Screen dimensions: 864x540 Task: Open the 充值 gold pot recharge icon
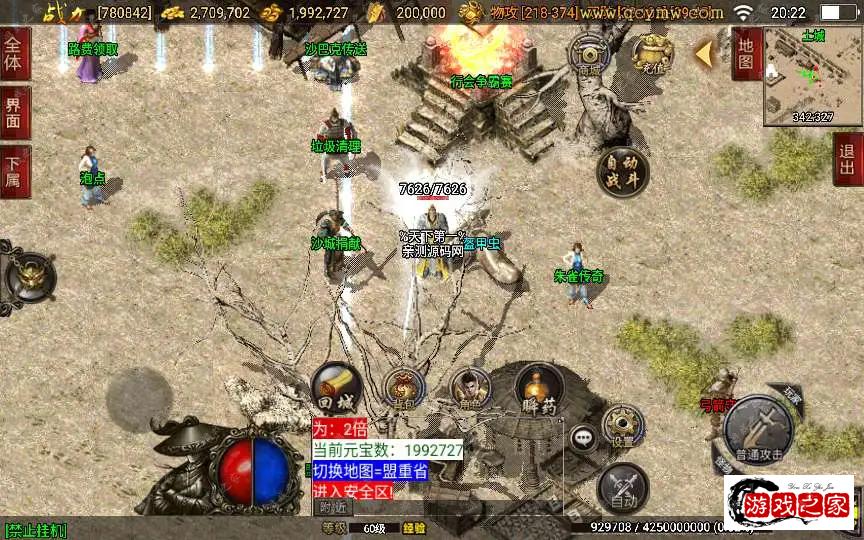point(656,54)
